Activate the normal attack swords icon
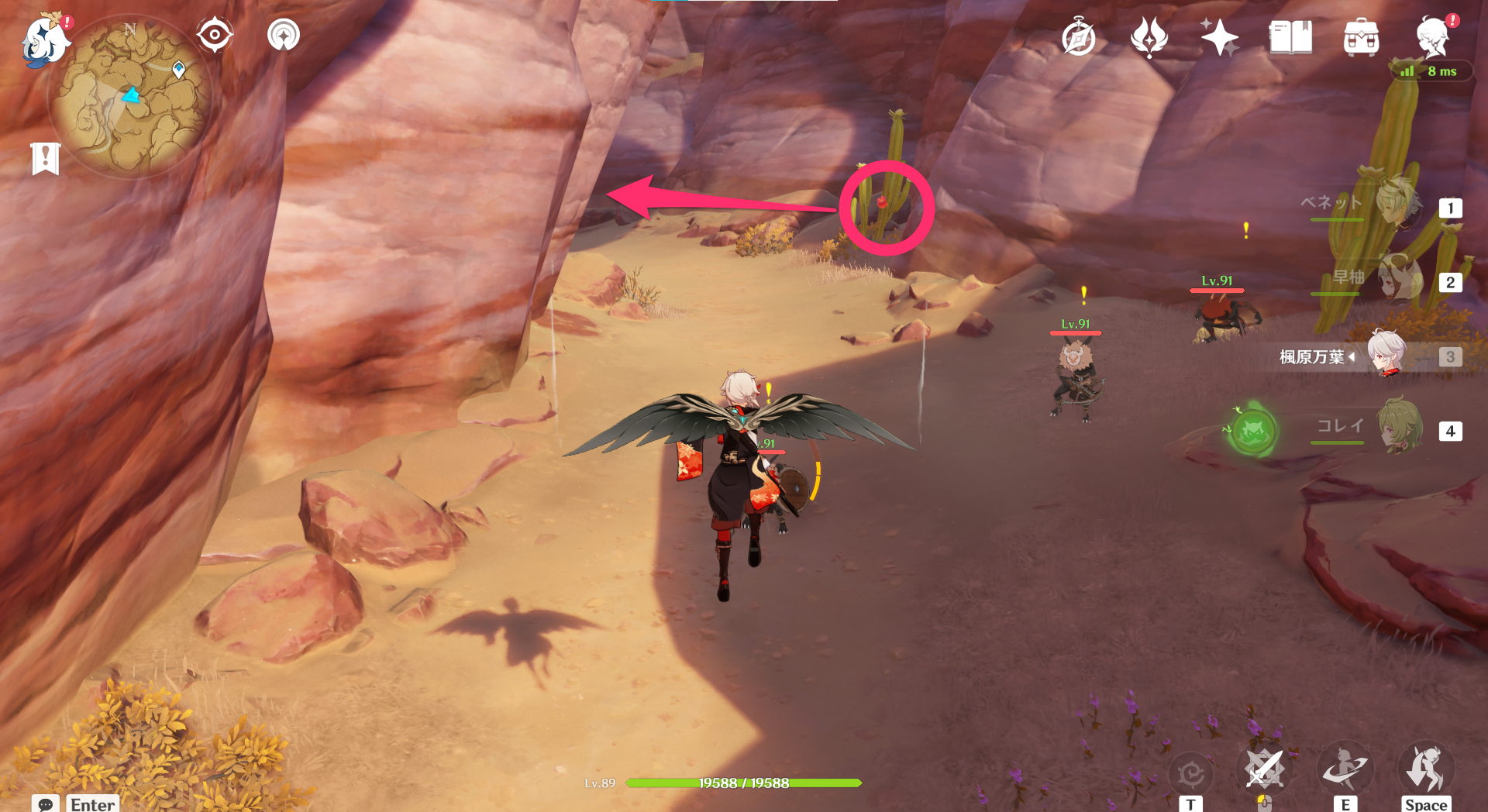Viewport: 1488px width, 812px height. pyautogui.click(x=1266, y=769)
